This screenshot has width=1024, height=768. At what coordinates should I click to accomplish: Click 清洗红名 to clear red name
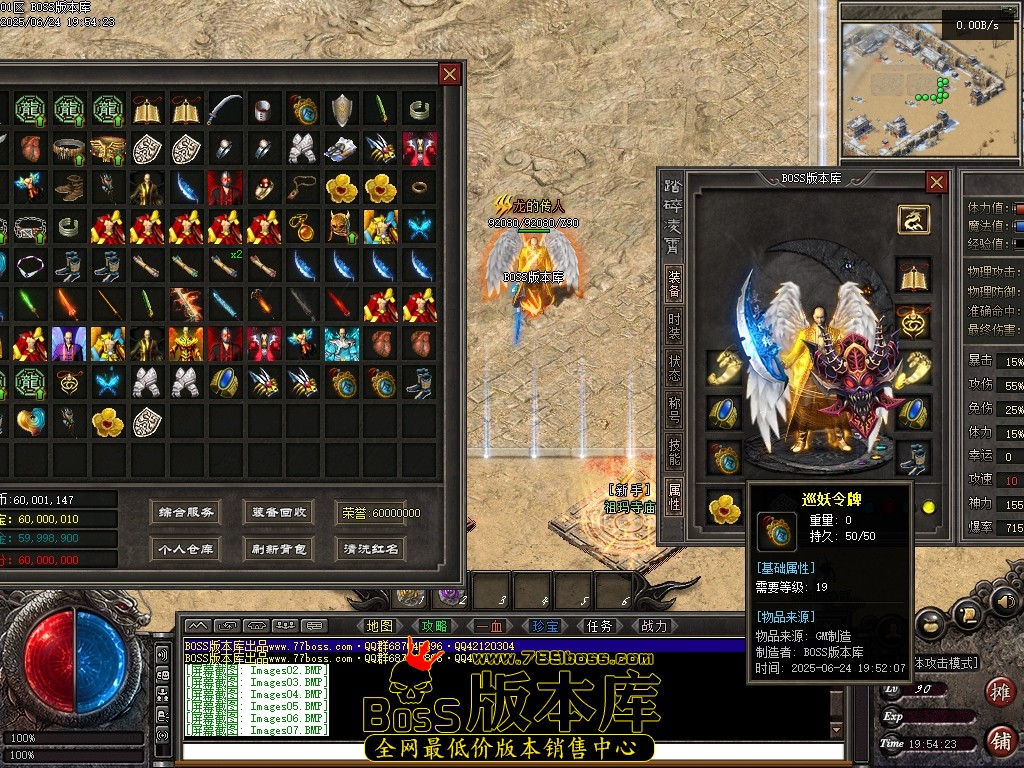point(371,548)
